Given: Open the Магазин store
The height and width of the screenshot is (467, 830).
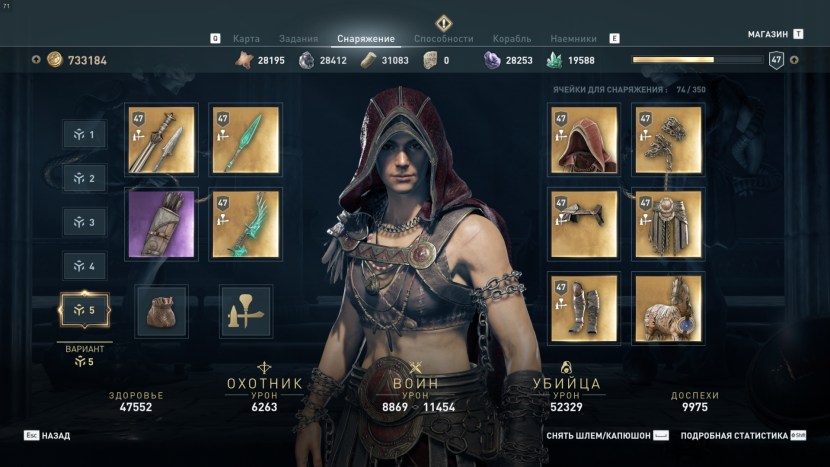Looking at the screenshot, I should click(x=768, y=34).
